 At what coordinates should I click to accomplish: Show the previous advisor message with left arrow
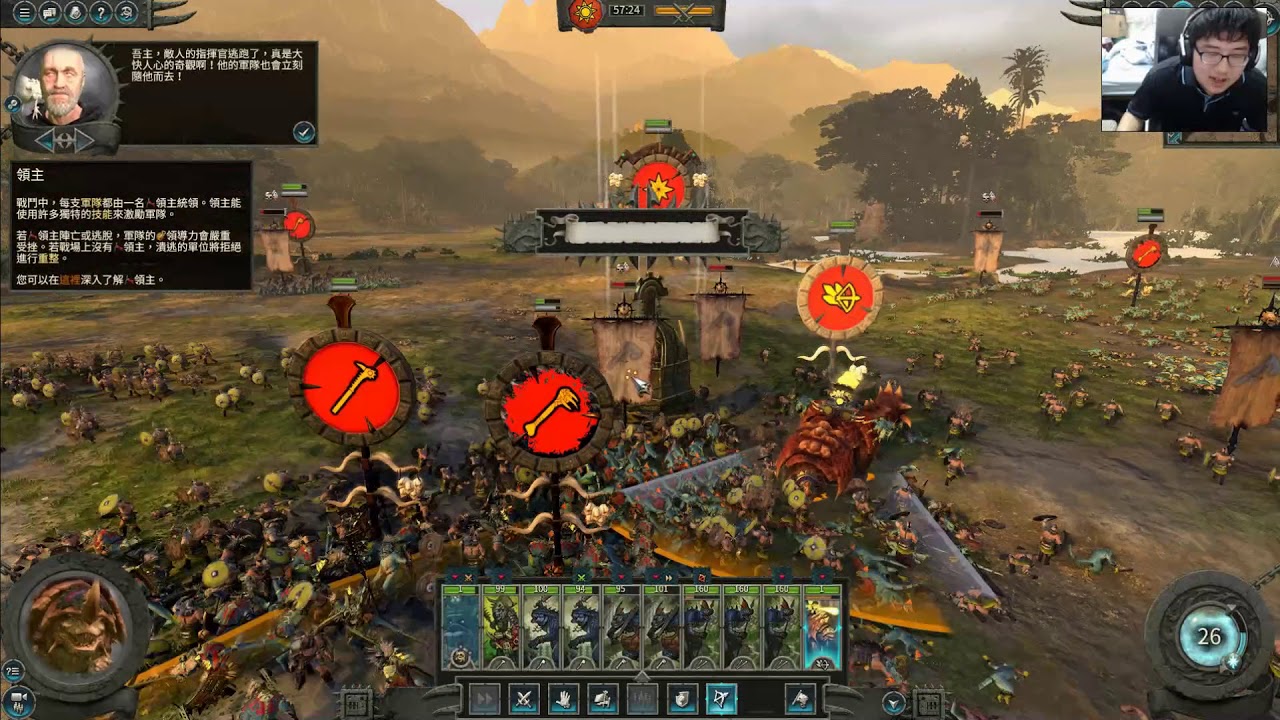click(x=45, y=141)
